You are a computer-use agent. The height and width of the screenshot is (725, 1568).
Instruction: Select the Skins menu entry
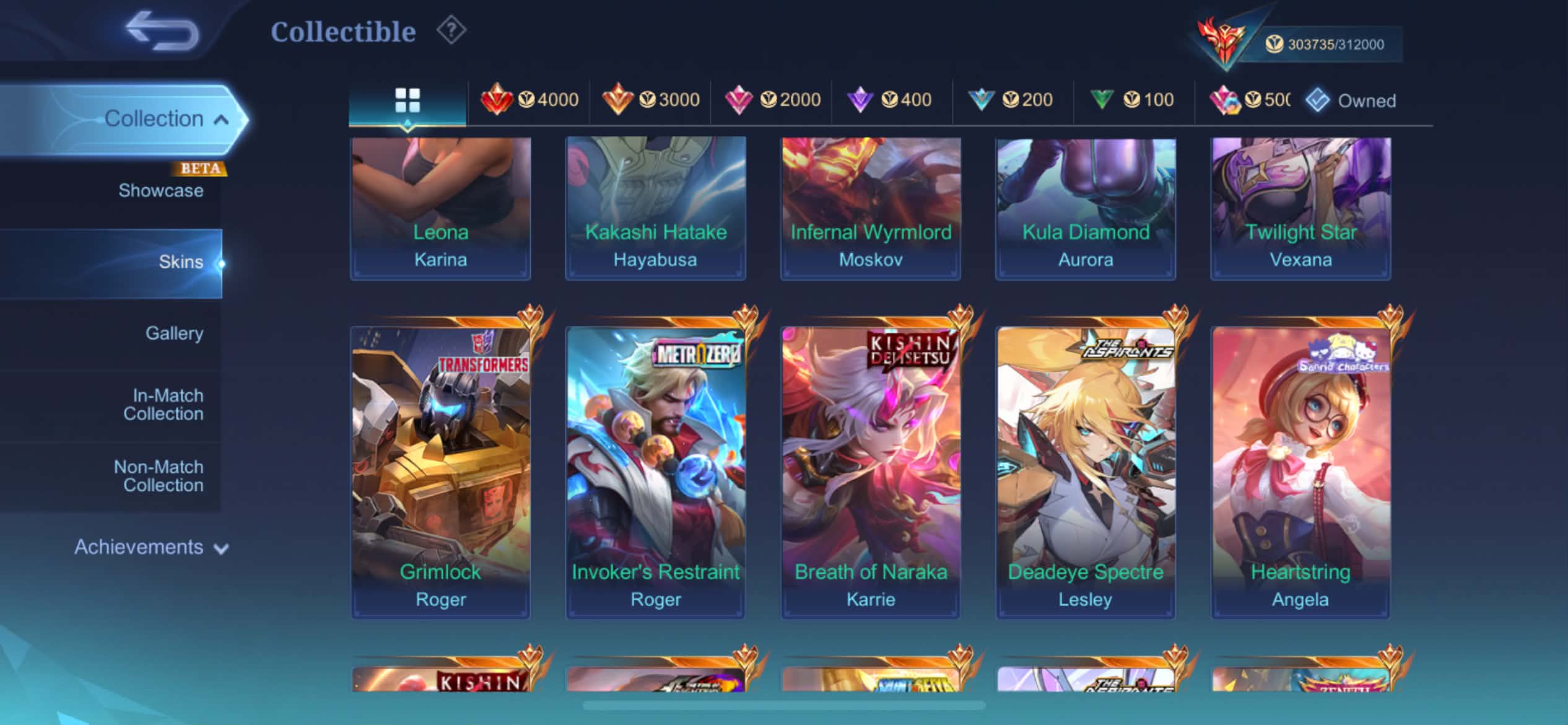coord(180,262)
